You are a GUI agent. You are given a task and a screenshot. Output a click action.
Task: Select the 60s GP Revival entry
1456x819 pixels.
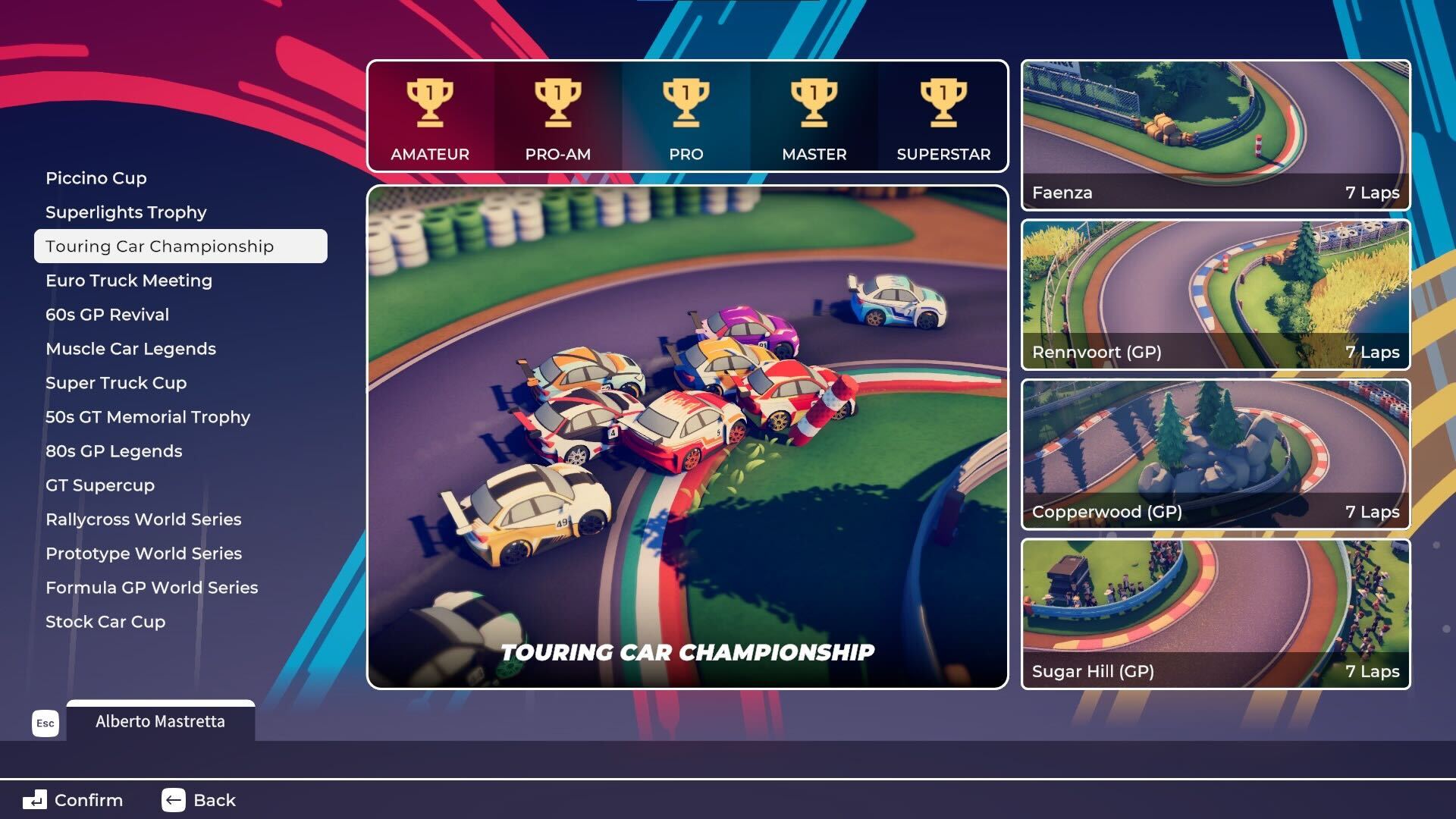[107, 315]
